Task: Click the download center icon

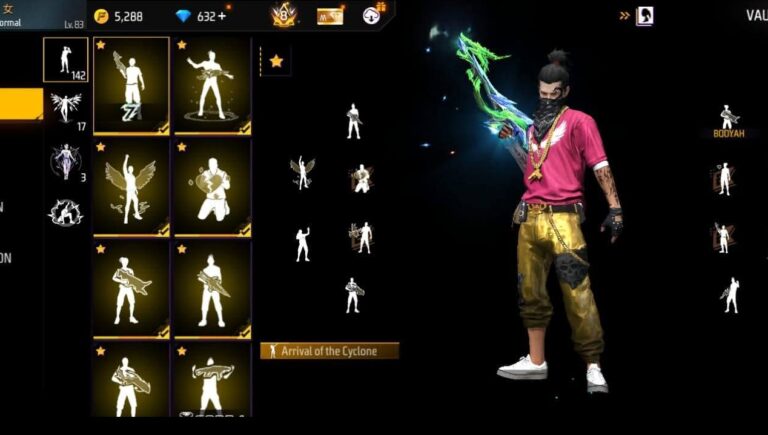Action: coord(372,15)
